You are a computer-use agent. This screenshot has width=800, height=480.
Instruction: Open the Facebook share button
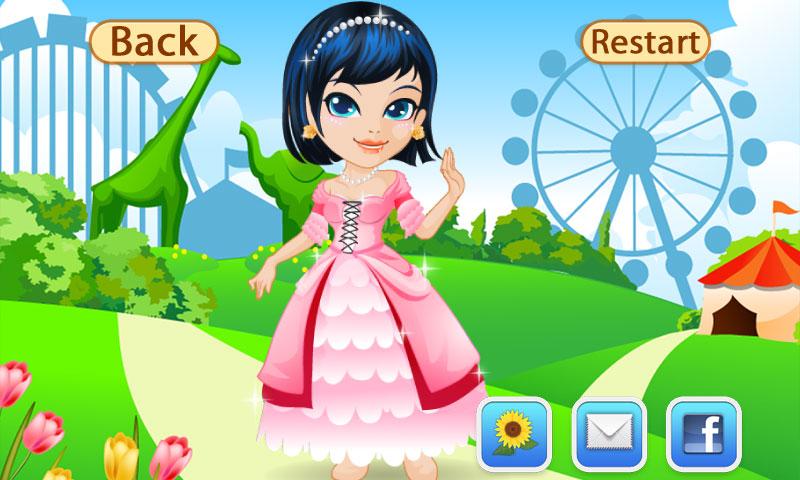point(703,434)
